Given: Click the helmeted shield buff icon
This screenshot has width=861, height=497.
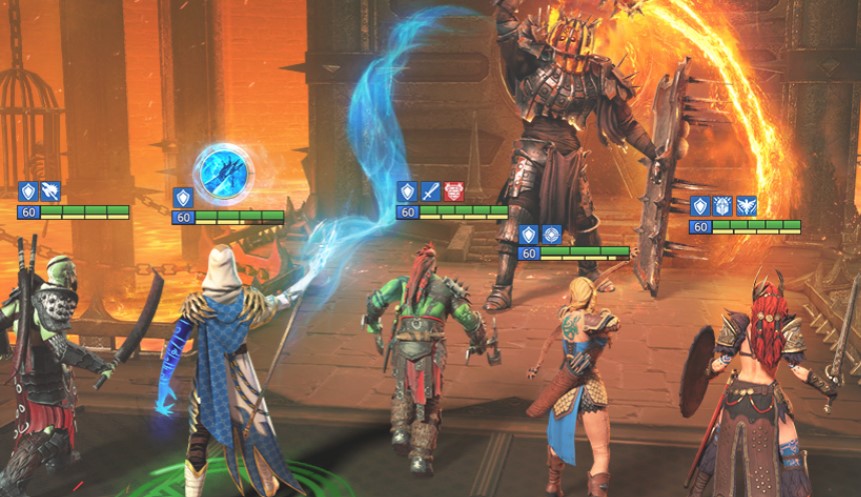Looking at the screenshot, I should tap(723, 207).
